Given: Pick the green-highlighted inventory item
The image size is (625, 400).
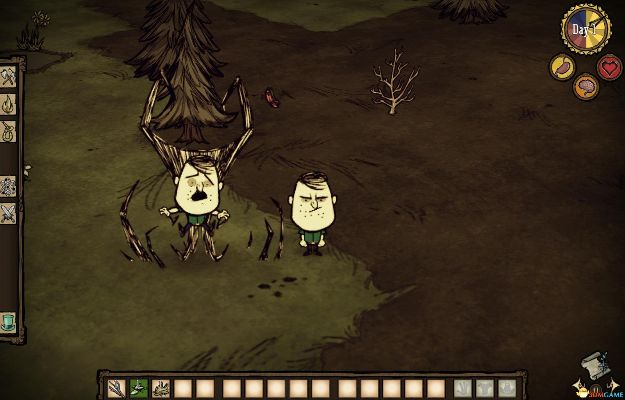Looking at the screenshot, I should pos(142,387).
